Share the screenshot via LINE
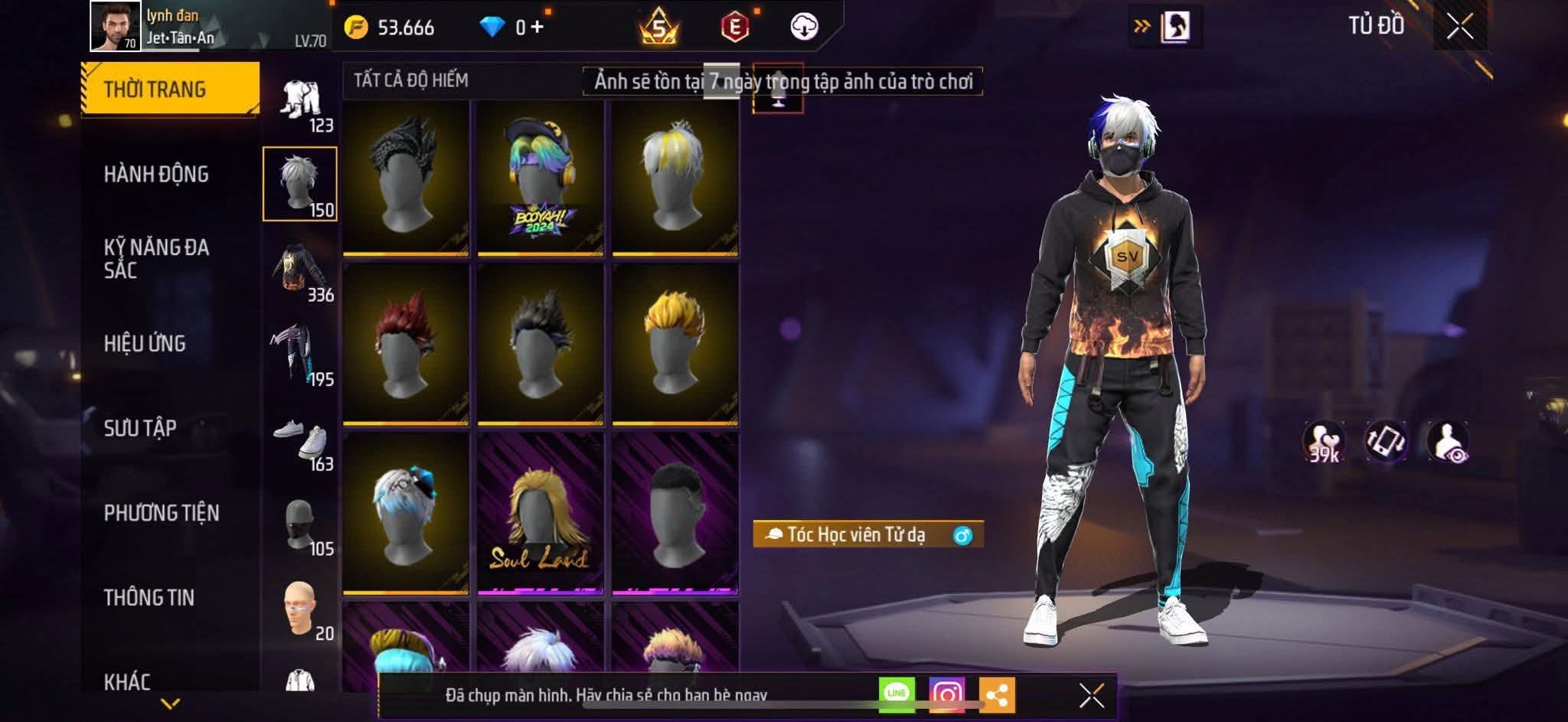 (896, 694)
